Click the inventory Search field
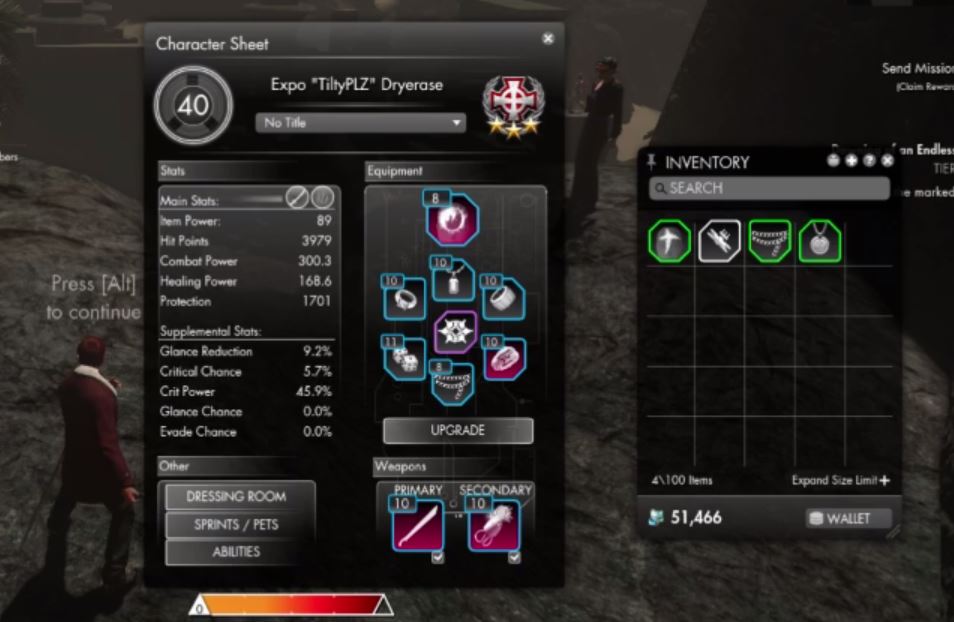 click(769, 188)
